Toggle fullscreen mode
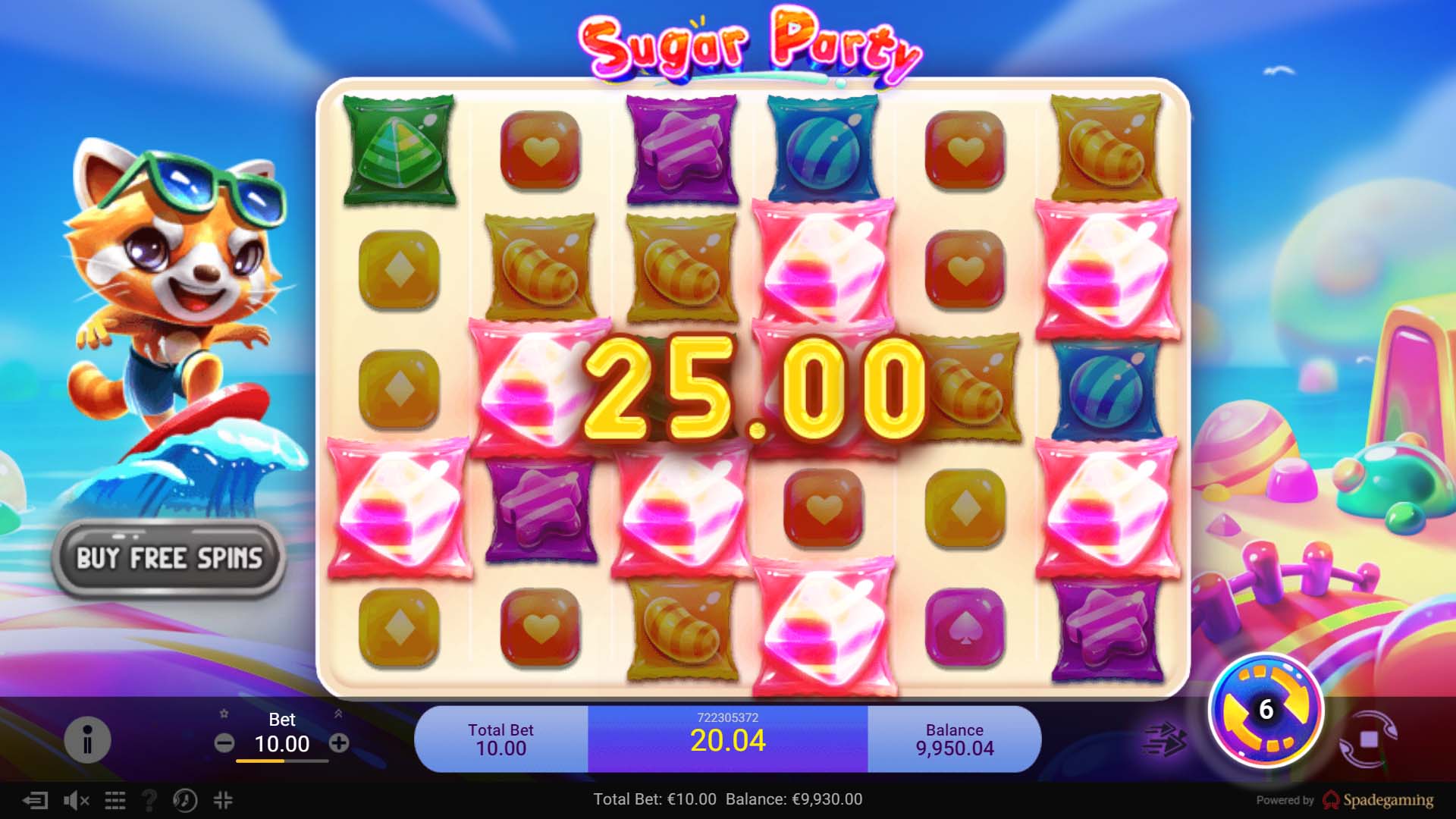 tap(222, 800)
